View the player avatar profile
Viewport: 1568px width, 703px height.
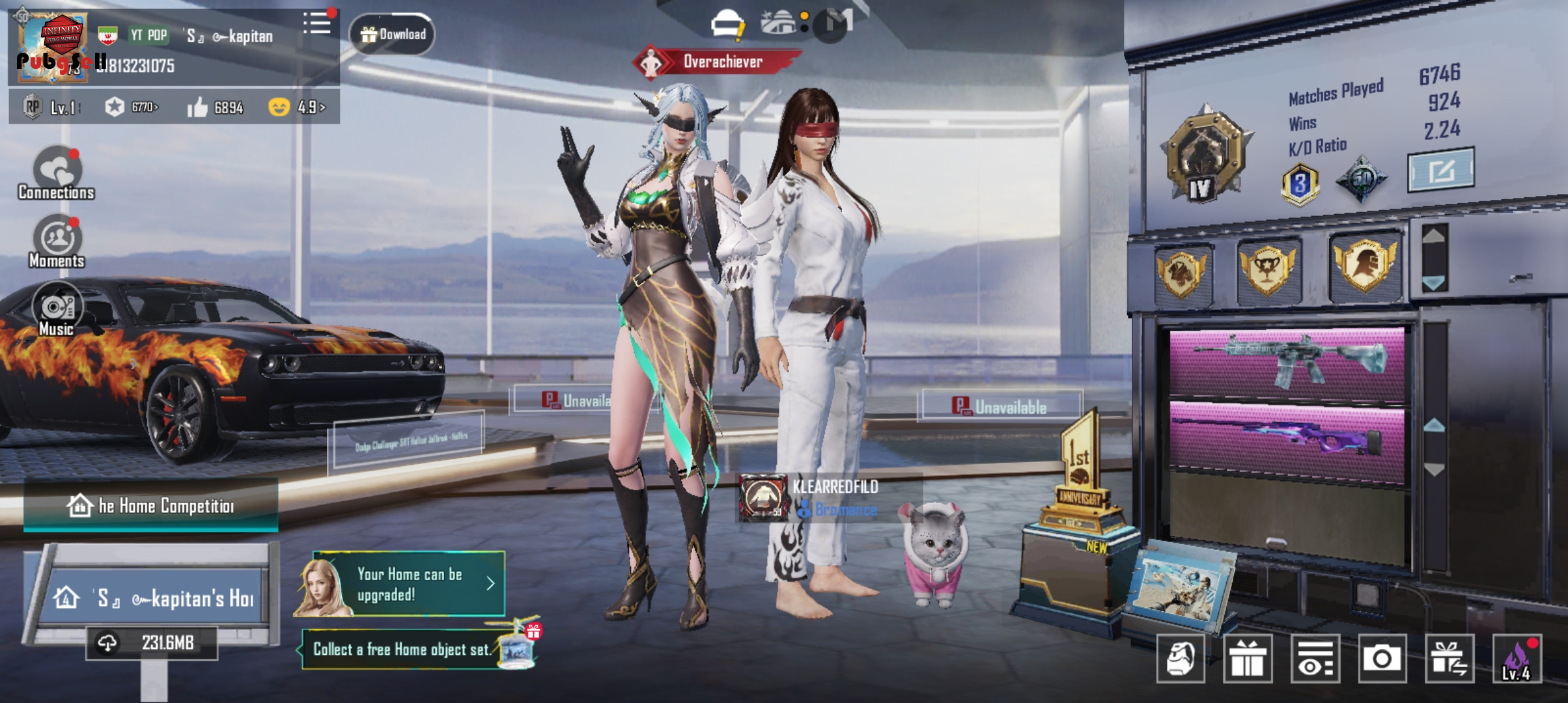coord(52,48)
